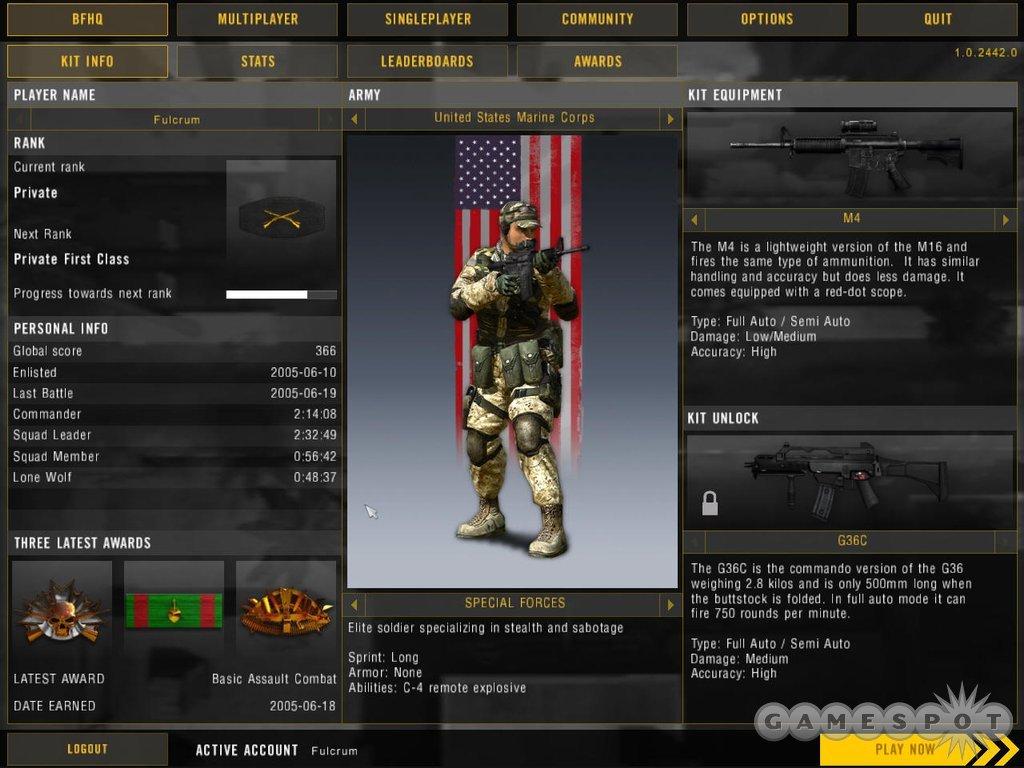Switch to the Awards tab
This screenshot has height=768, width=1024.
(x=597, y=61)
